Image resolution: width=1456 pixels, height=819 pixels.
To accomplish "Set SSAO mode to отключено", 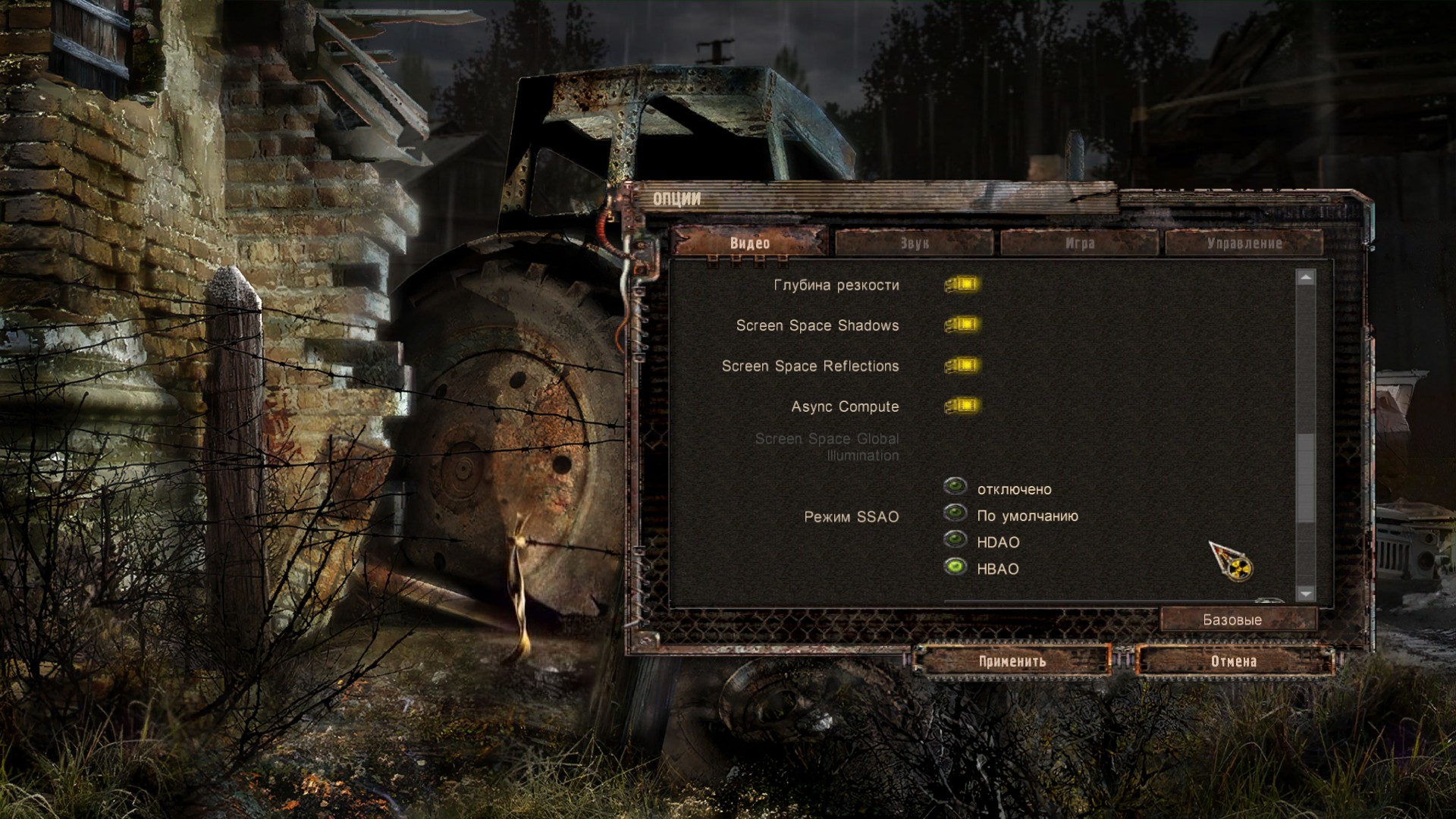I will 955,486.
